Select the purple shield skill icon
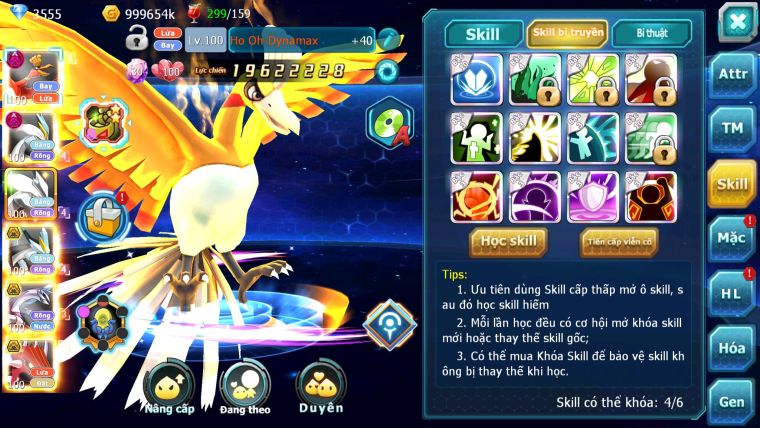 pyautogui.click(x=592, y=196)
